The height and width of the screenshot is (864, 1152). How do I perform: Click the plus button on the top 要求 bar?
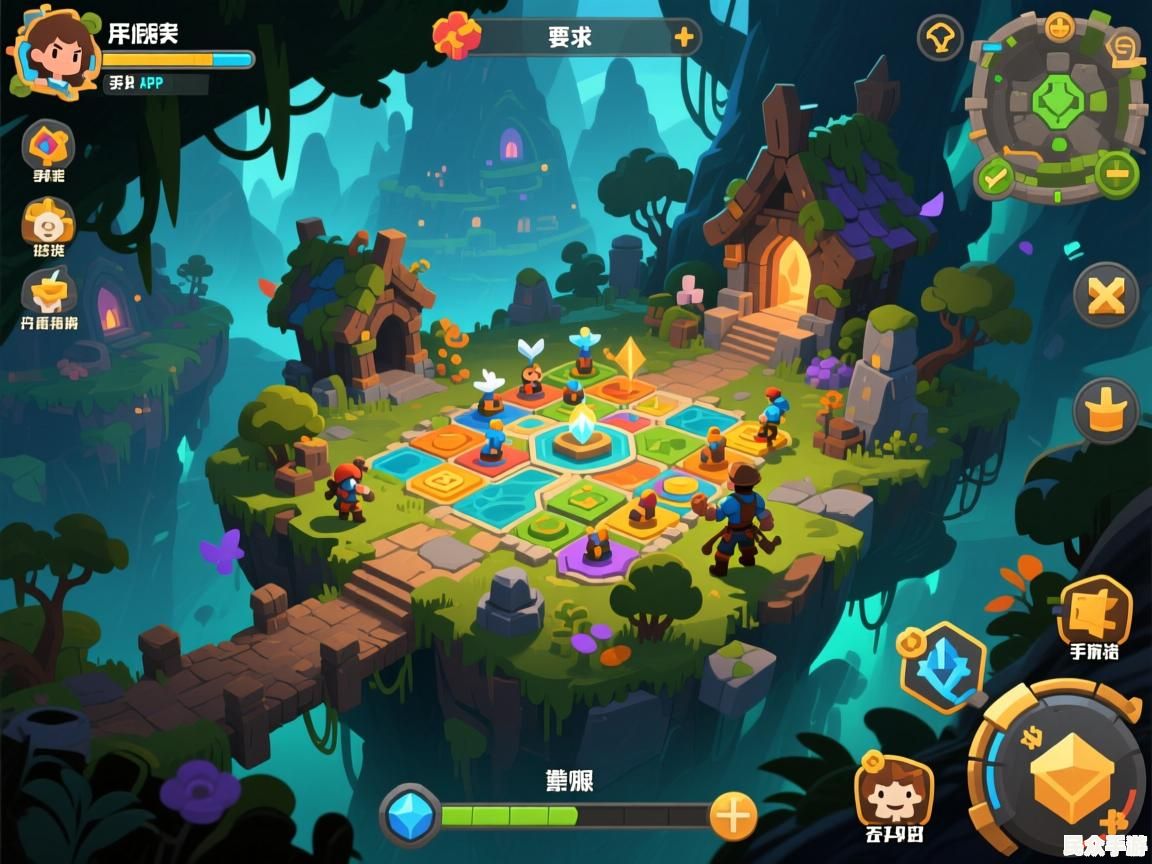point(684,38)
